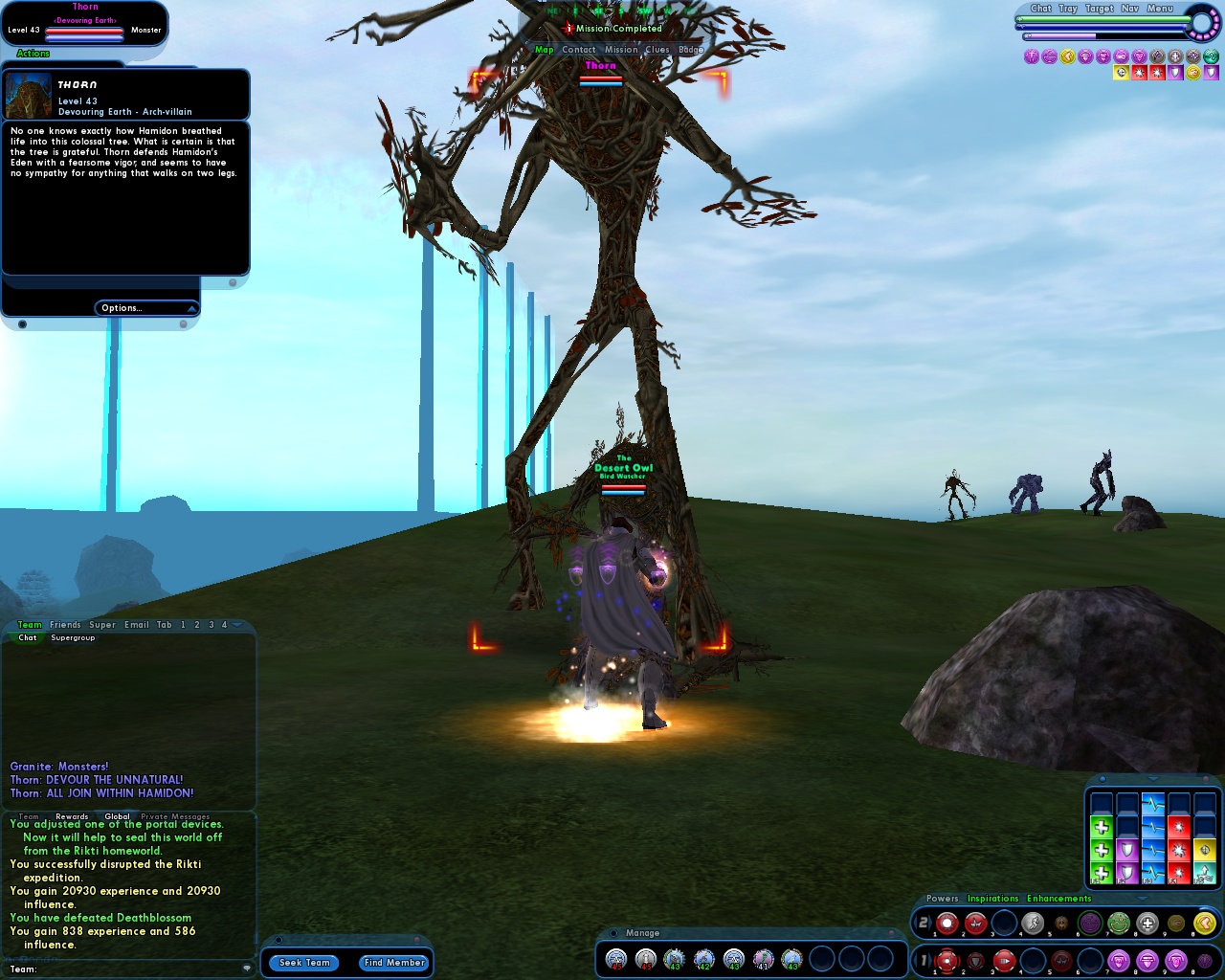Select the Global chat tab
1225x980 pixels.
point(118,816)
